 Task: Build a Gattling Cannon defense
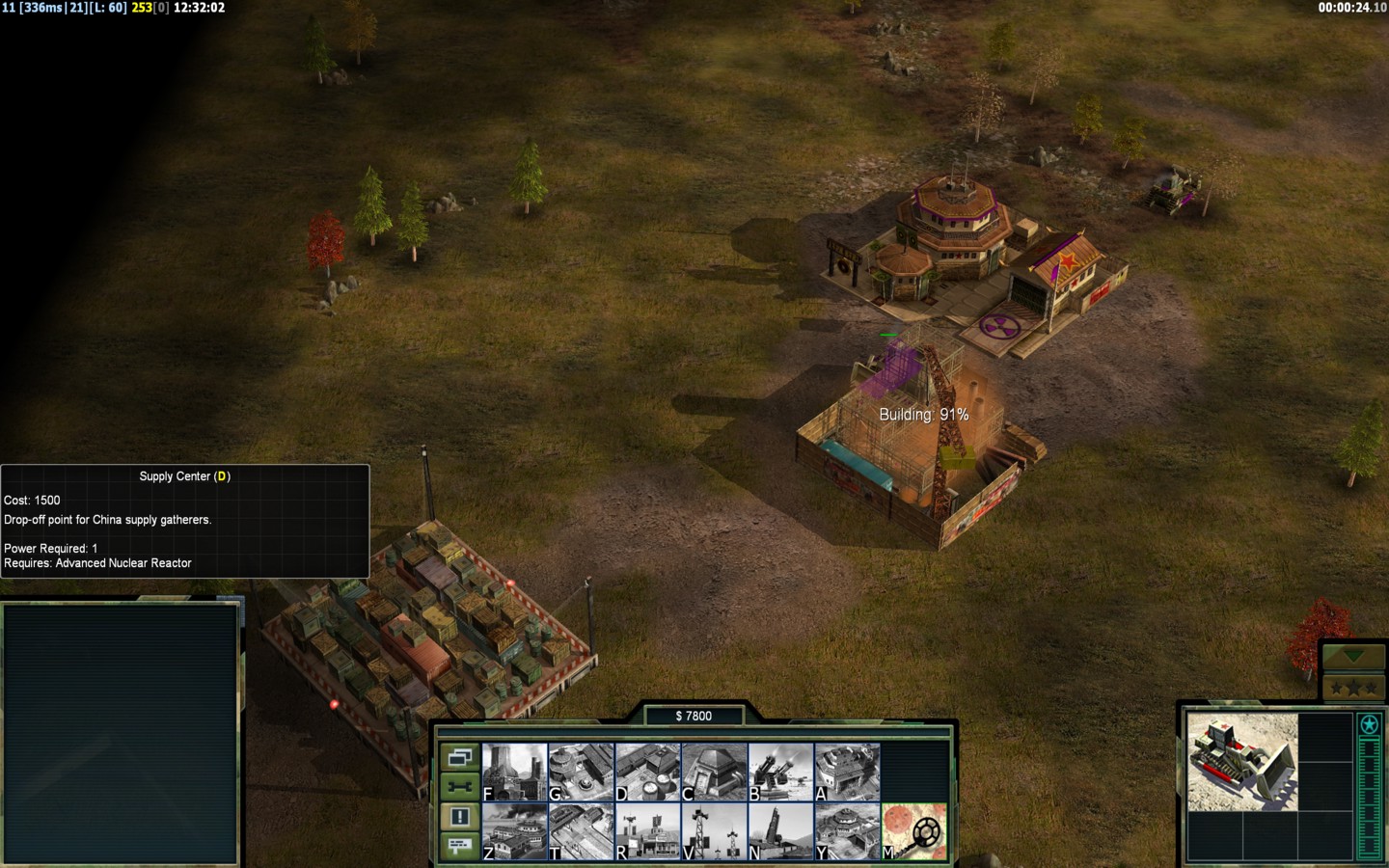coord(781,772)
